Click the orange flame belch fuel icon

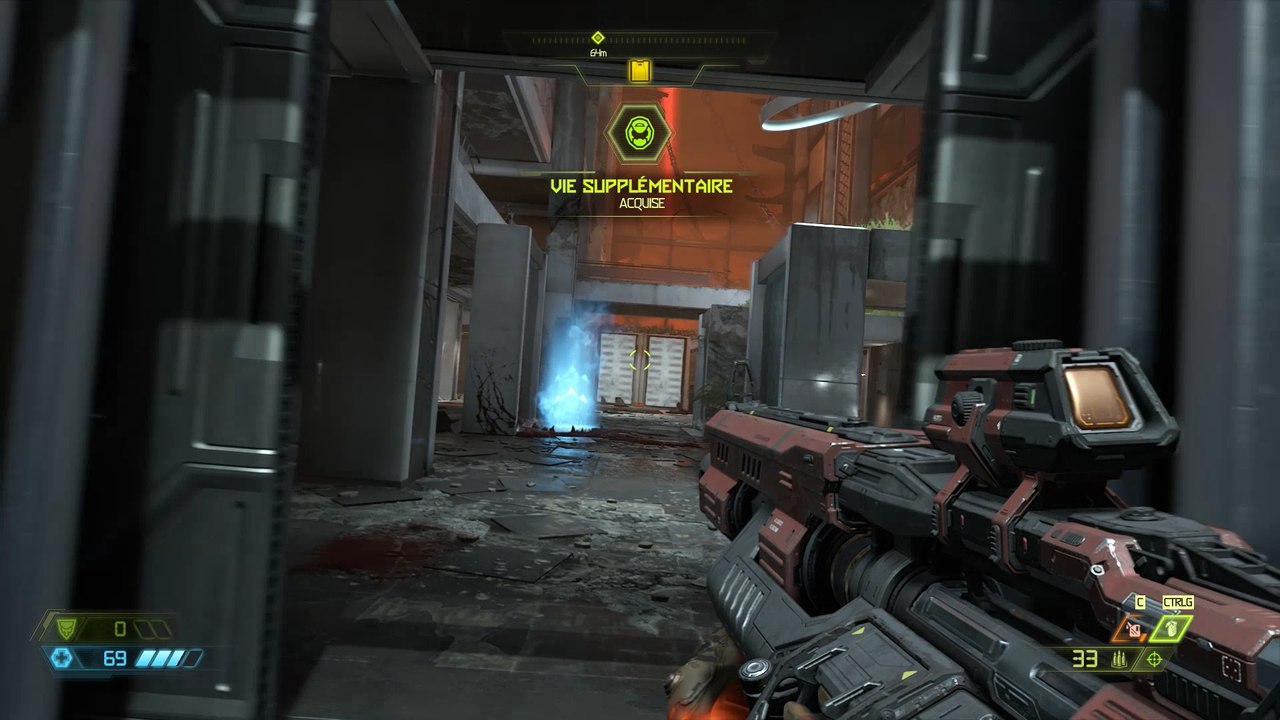pos(1133,629)
